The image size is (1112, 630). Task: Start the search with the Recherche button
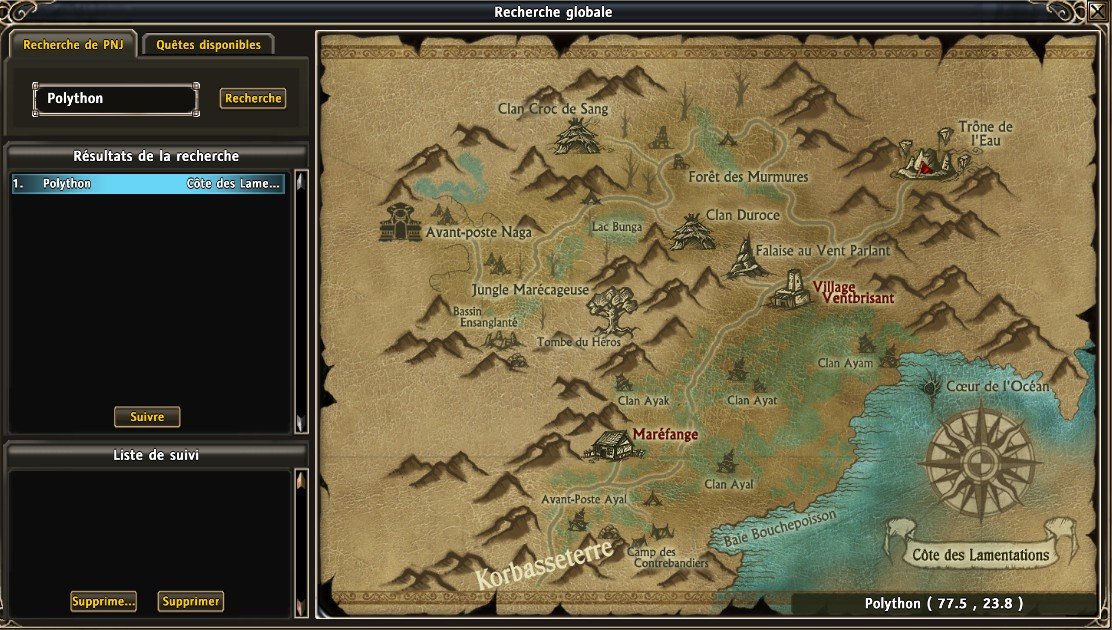click(253, 99)
